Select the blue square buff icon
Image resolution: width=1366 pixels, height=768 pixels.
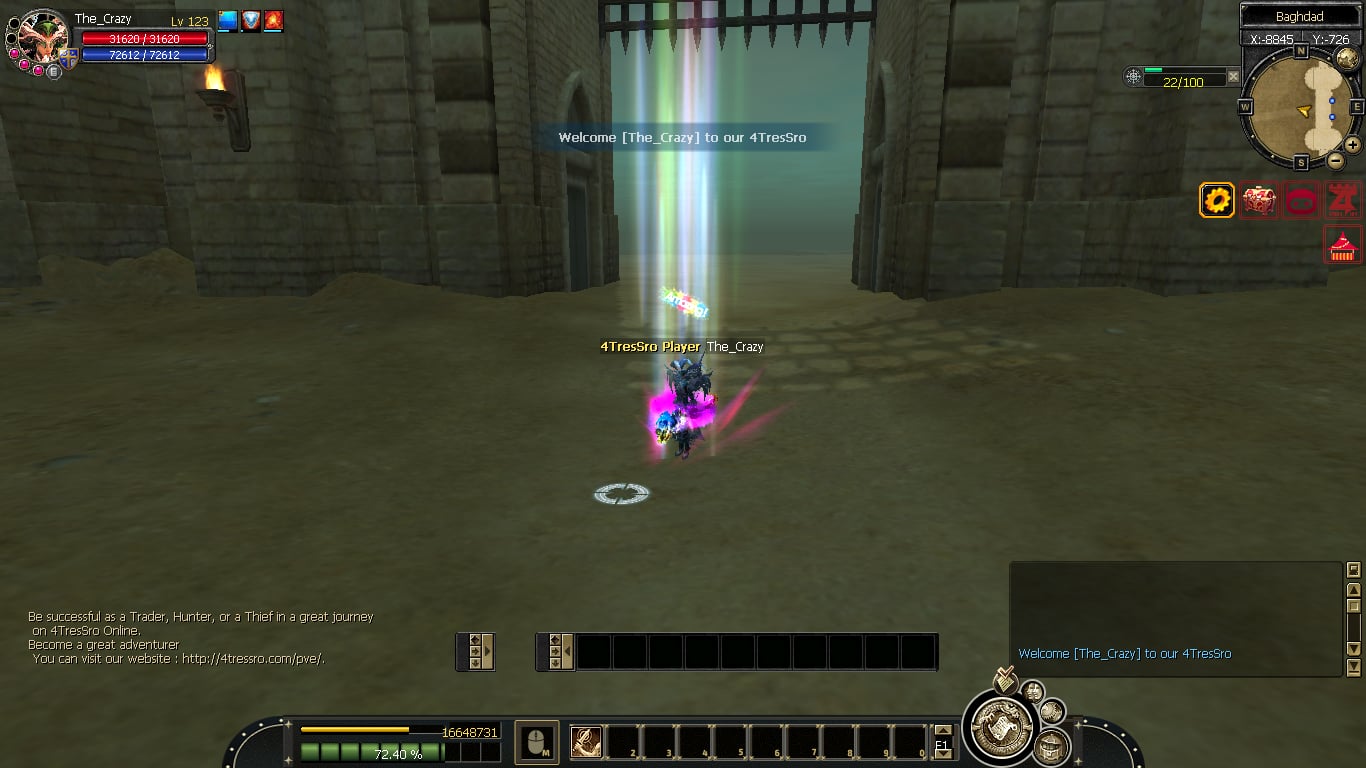click(228, 21)
